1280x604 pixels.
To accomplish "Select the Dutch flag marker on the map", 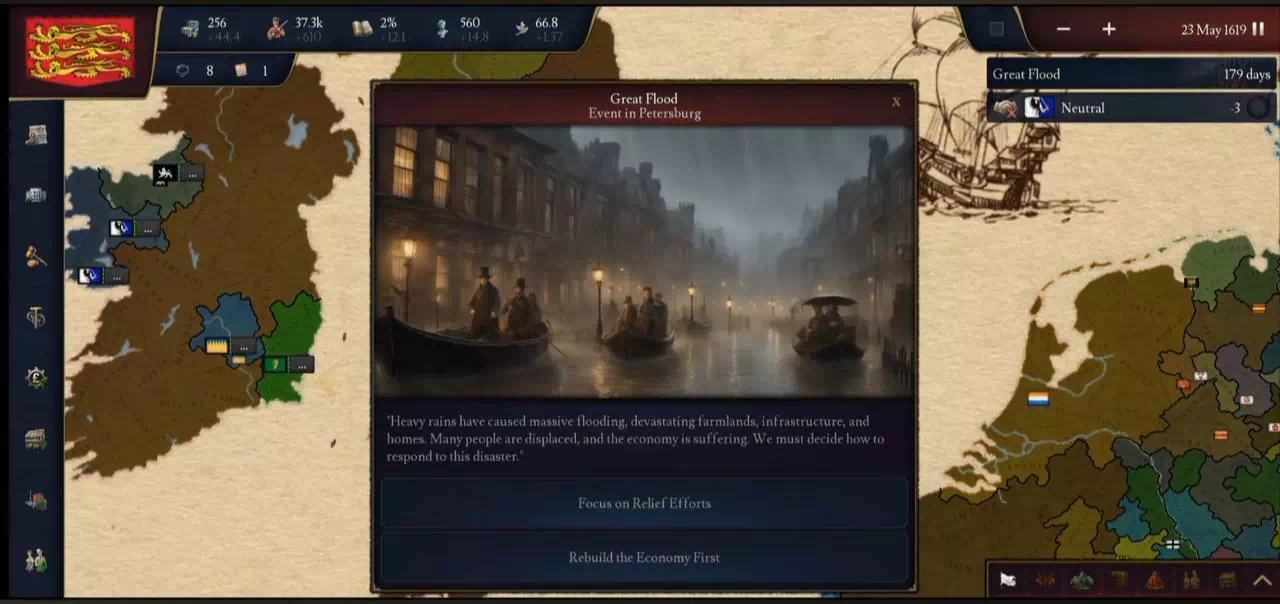I will pyautogui.click(x=1038, y=399).
